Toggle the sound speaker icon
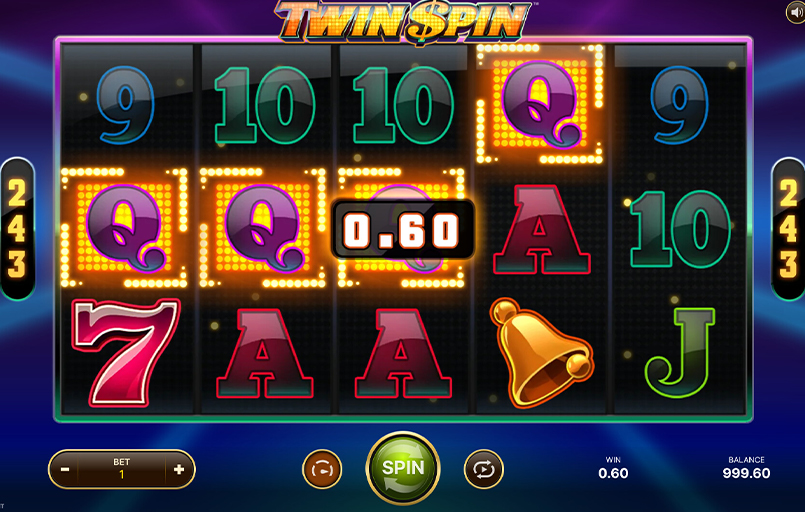The height and width of the screenshot is (512, 805). tap(793, 11)
